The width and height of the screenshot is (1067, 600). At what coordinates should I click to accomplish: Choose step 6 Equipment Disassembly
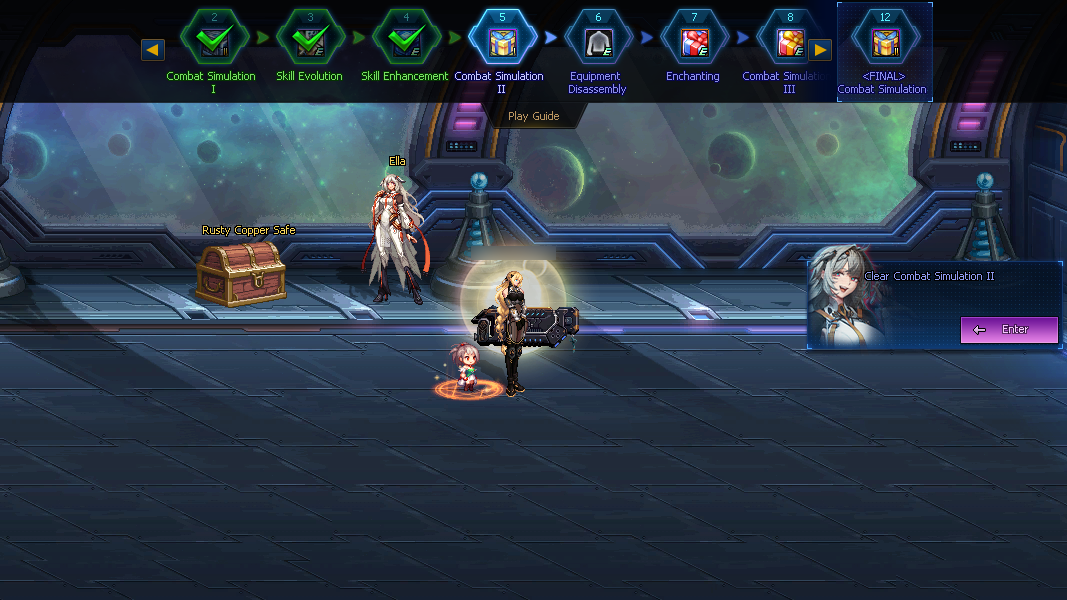coord(598,40)
